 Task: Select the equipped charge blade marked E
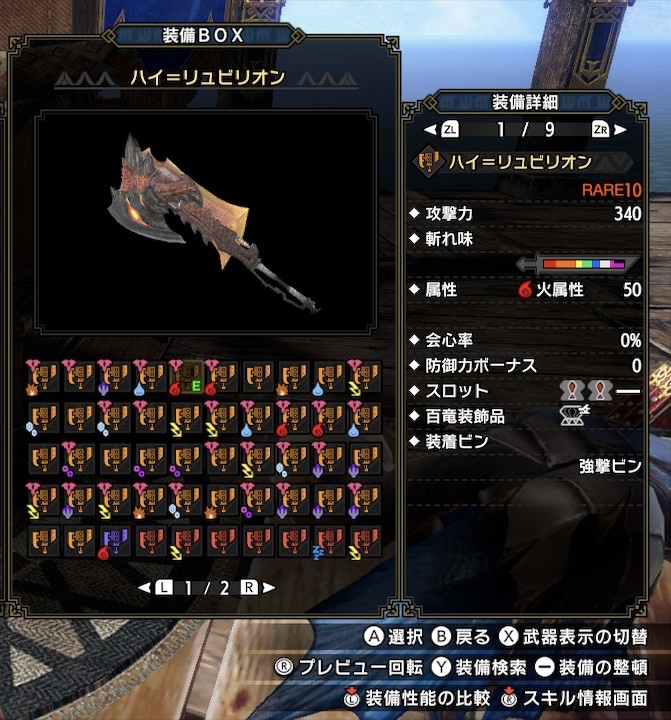click(x=189, y=374)
